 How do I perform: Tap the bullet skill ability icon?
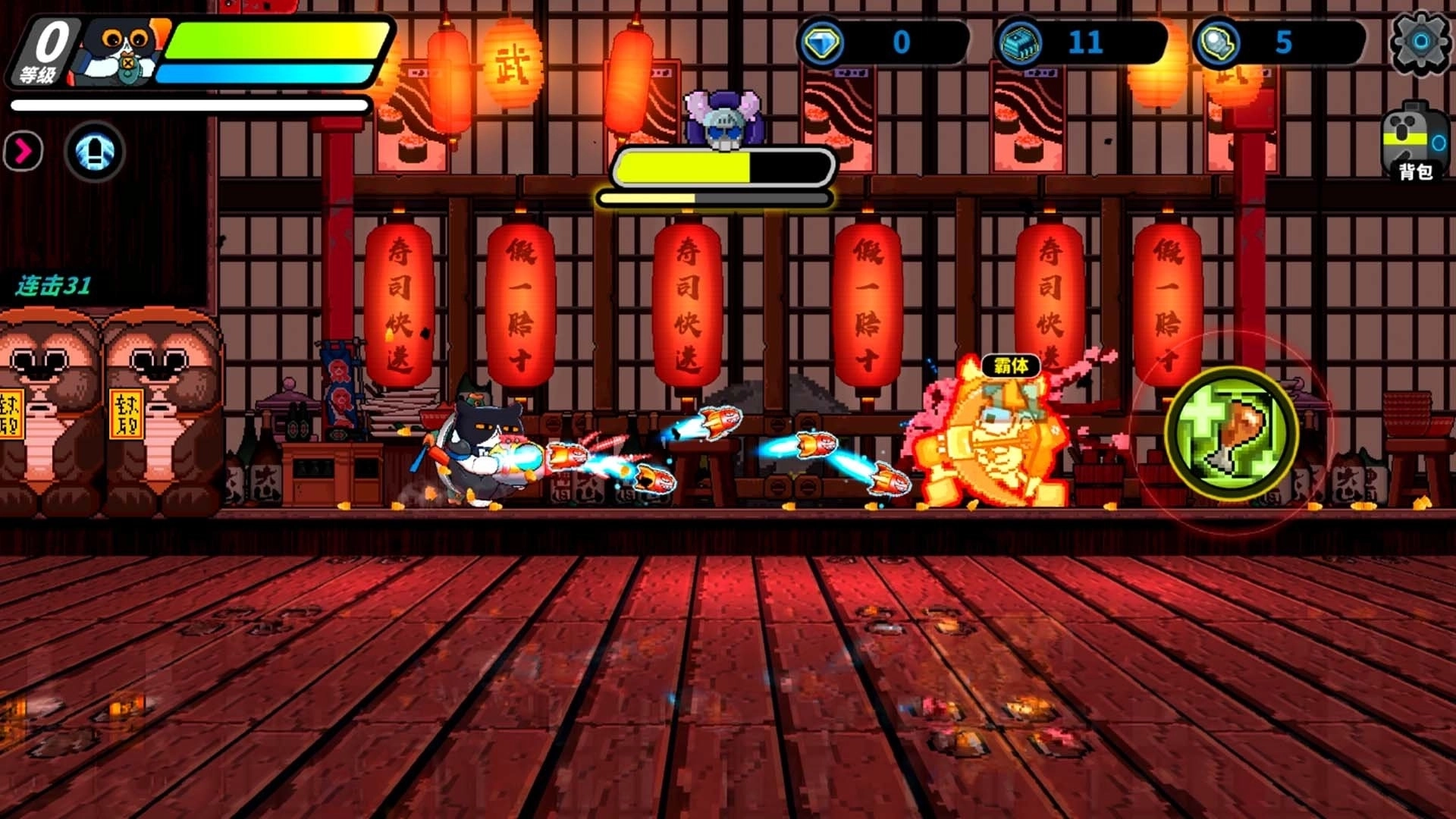[x=93, y=151]
